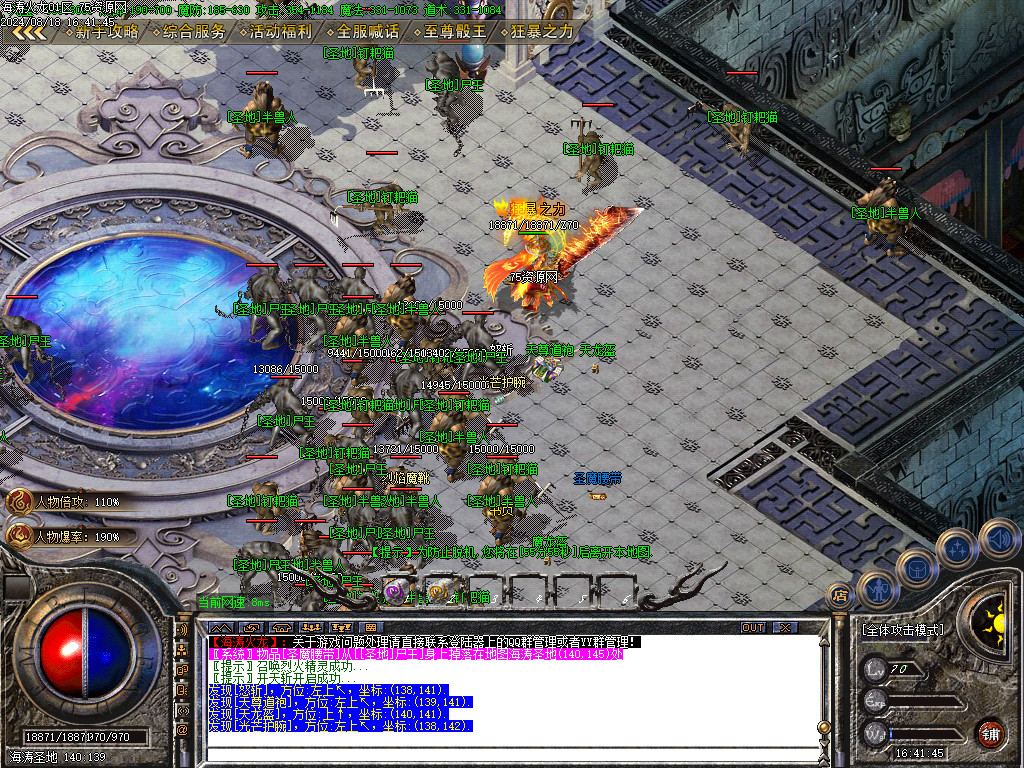Toggle sound with the speaker icon
Screen dimensions: 1024x768
coord(998,538)
